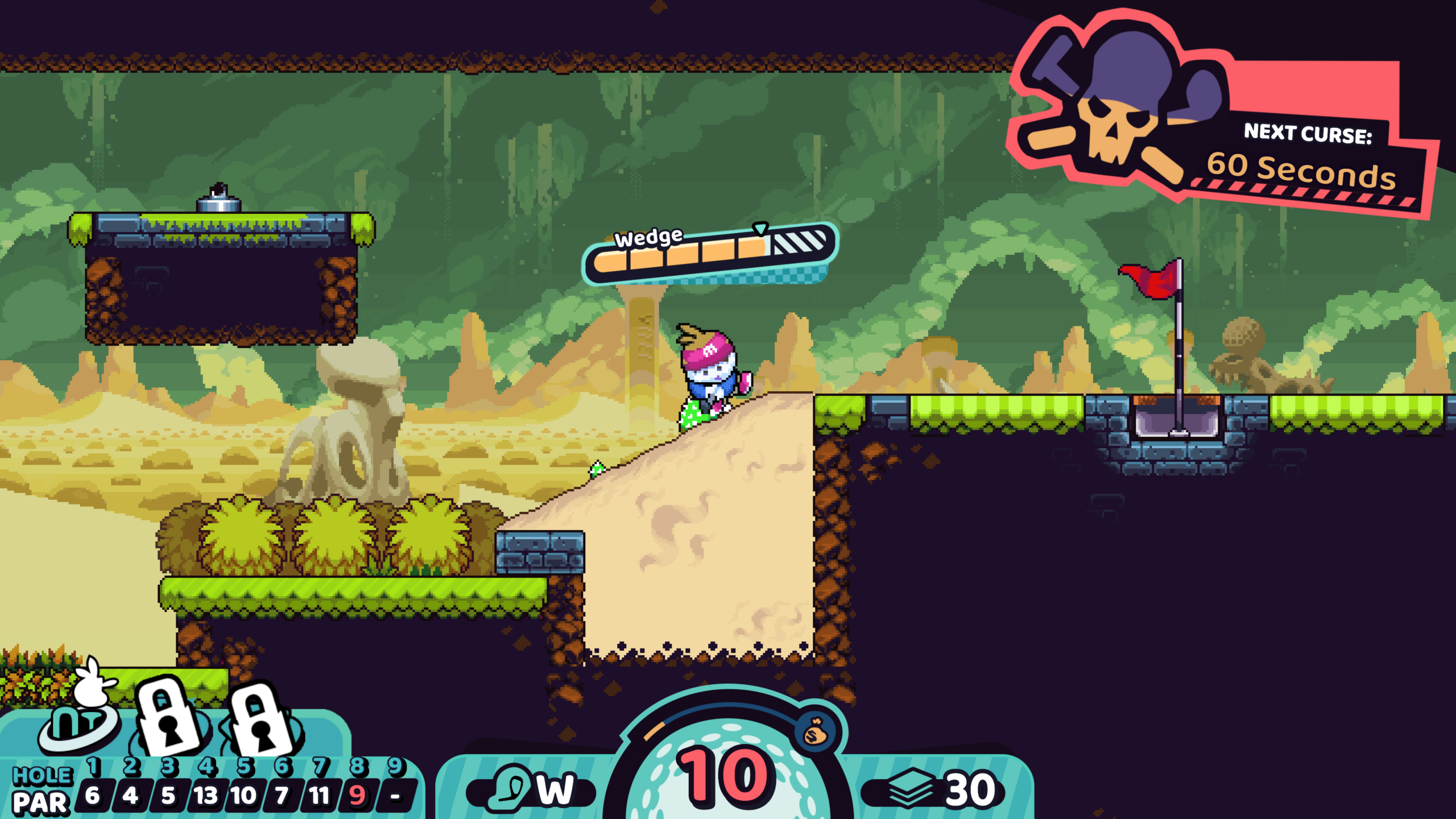
Task: Click the golf ball stroke counter showing 10
Action: point(726,776)
